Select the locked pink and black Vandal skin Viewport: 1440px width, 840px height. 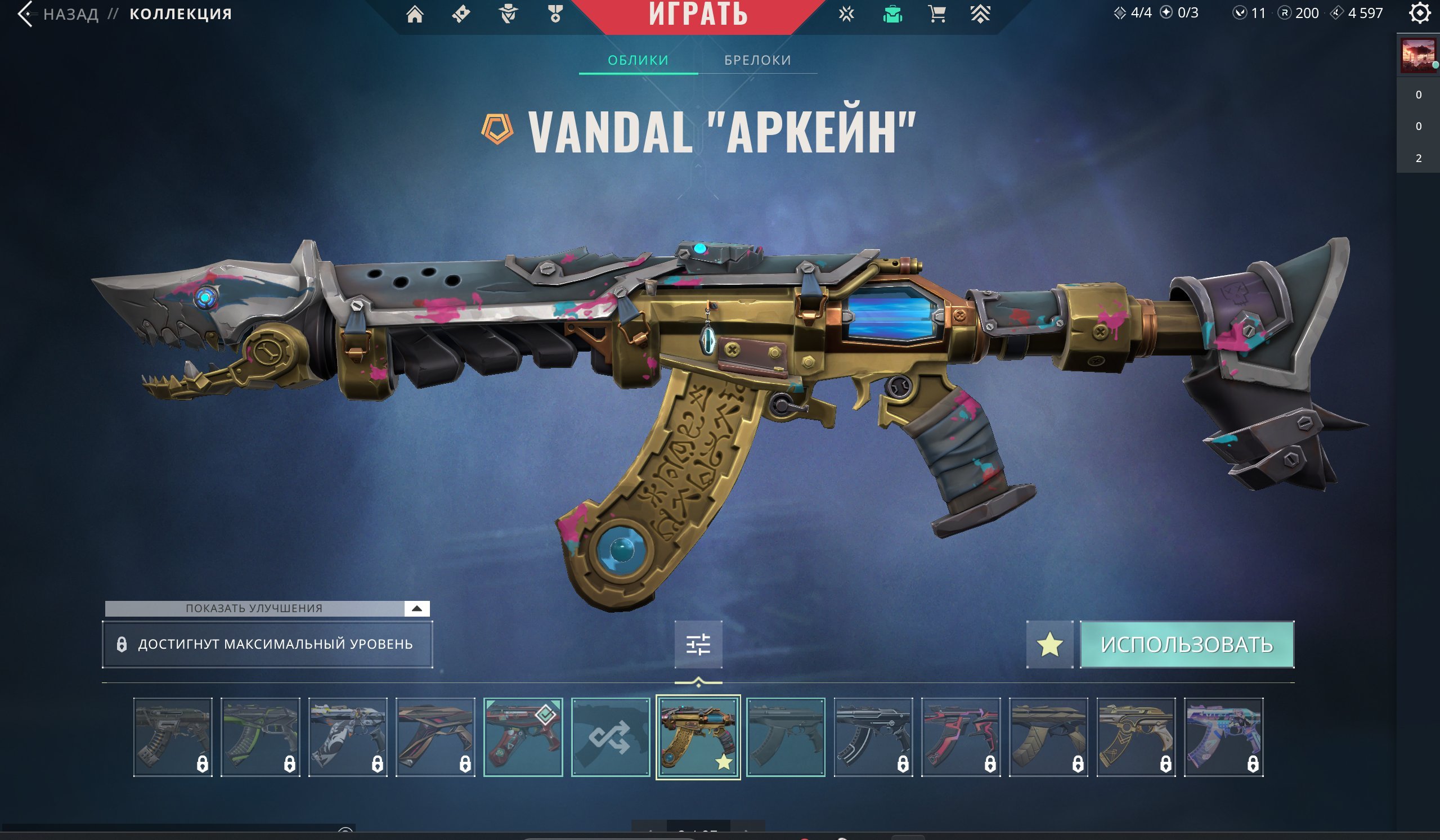click(x=961, y=736)
